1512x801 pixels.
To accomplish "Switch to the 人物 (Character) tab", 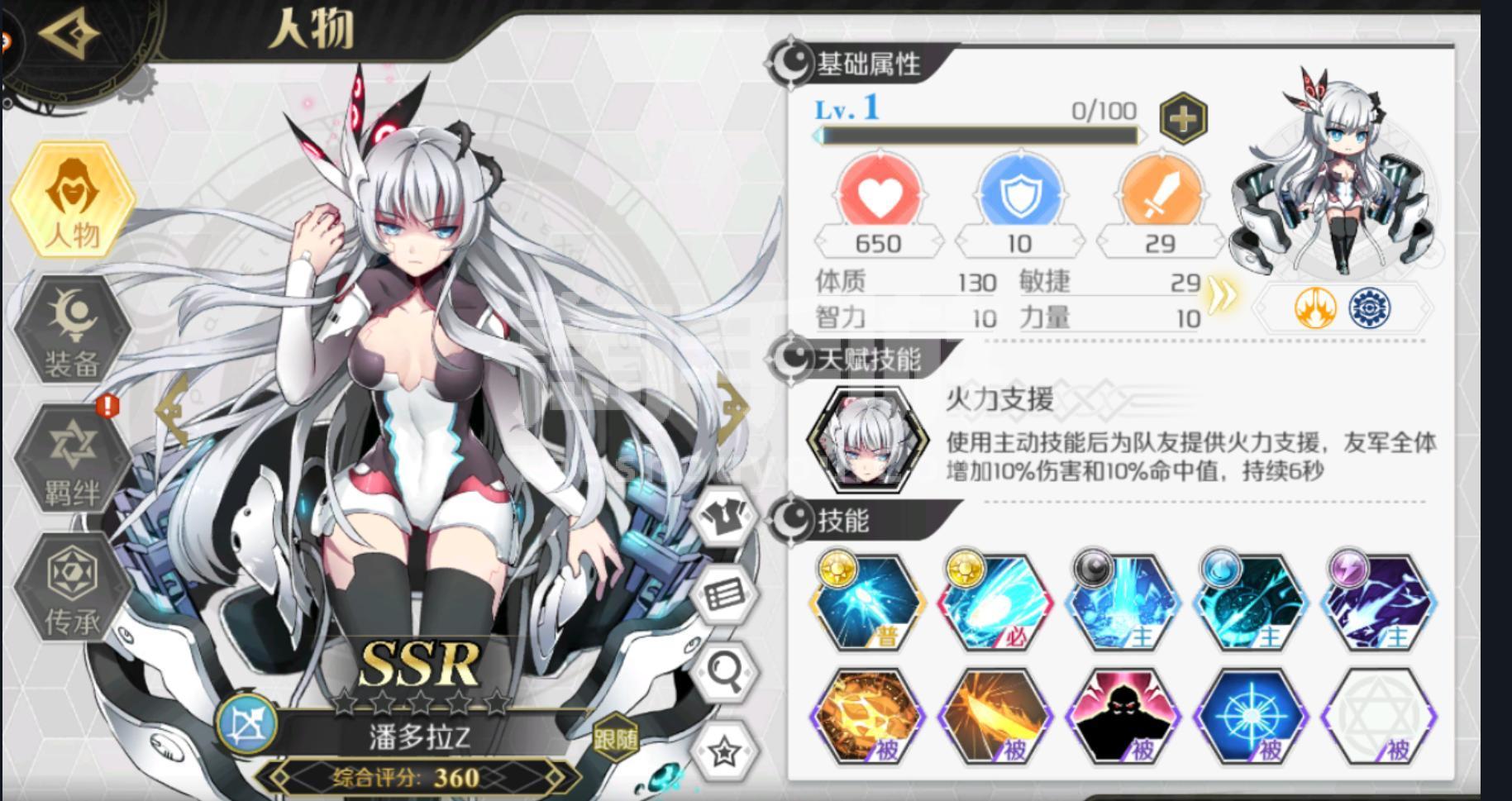I will coord(70,207).
